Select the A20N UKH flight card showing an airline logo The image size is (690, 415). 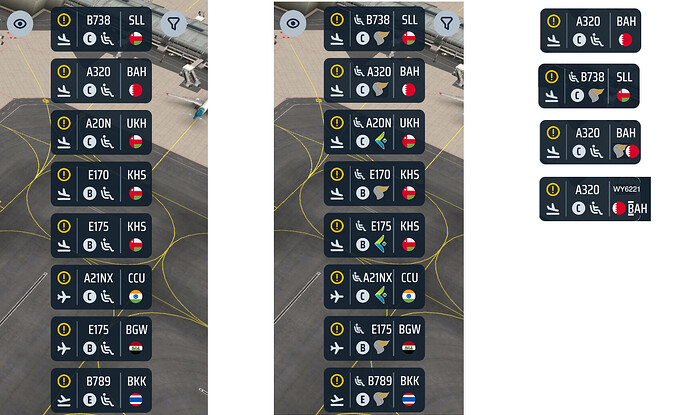pyautogui.click(x=375, y=133)
